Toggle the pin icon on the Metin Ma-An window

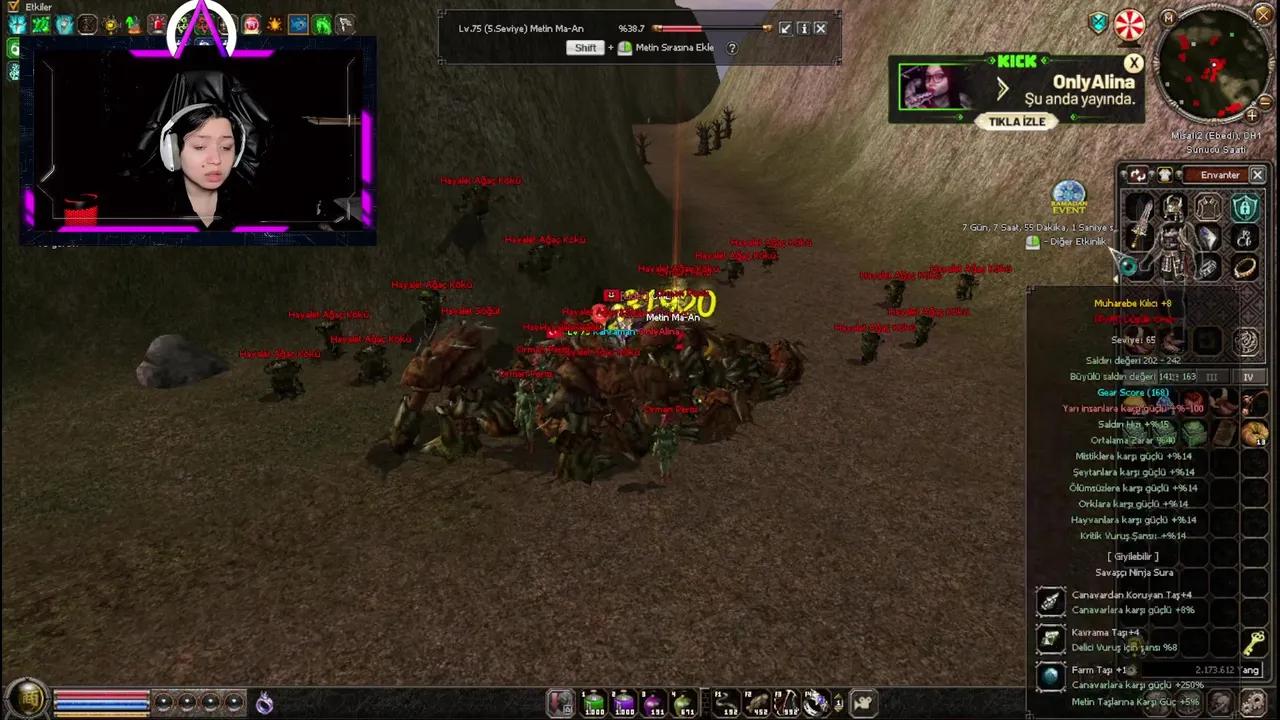click(786, 28)
